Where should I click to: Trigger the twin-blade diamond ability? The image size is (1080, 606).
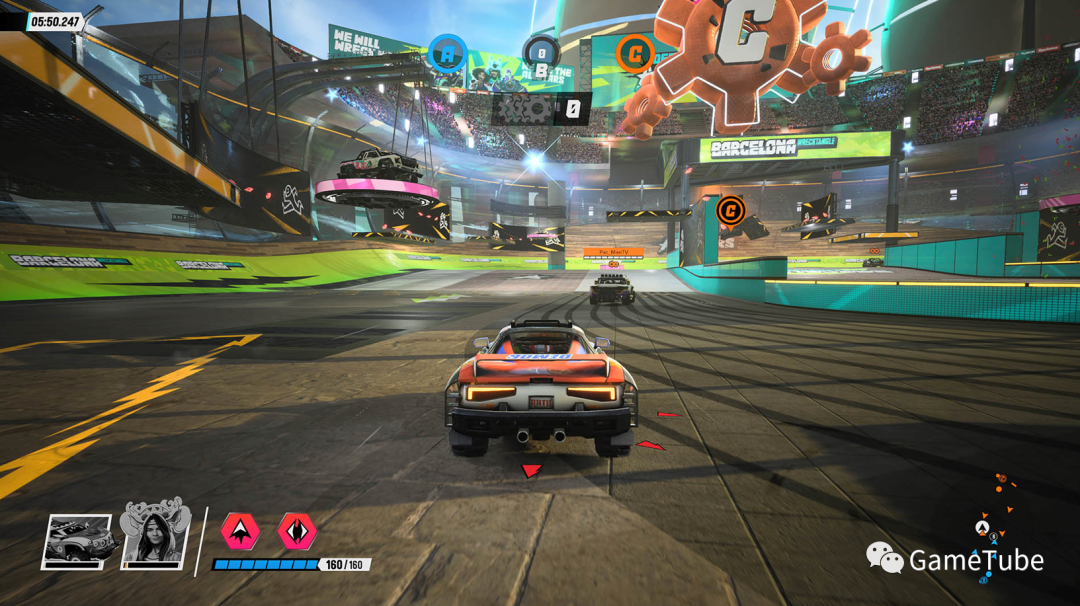[x=297, y=530]
